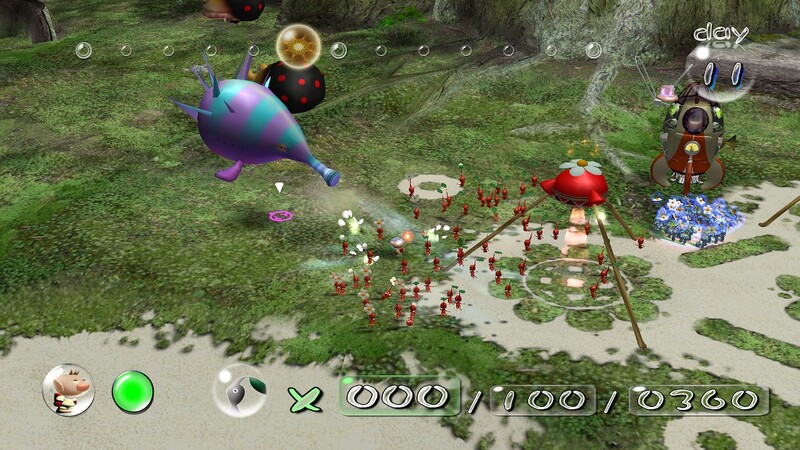Select the standby Pikmin bubble icon

pos(239,393)
